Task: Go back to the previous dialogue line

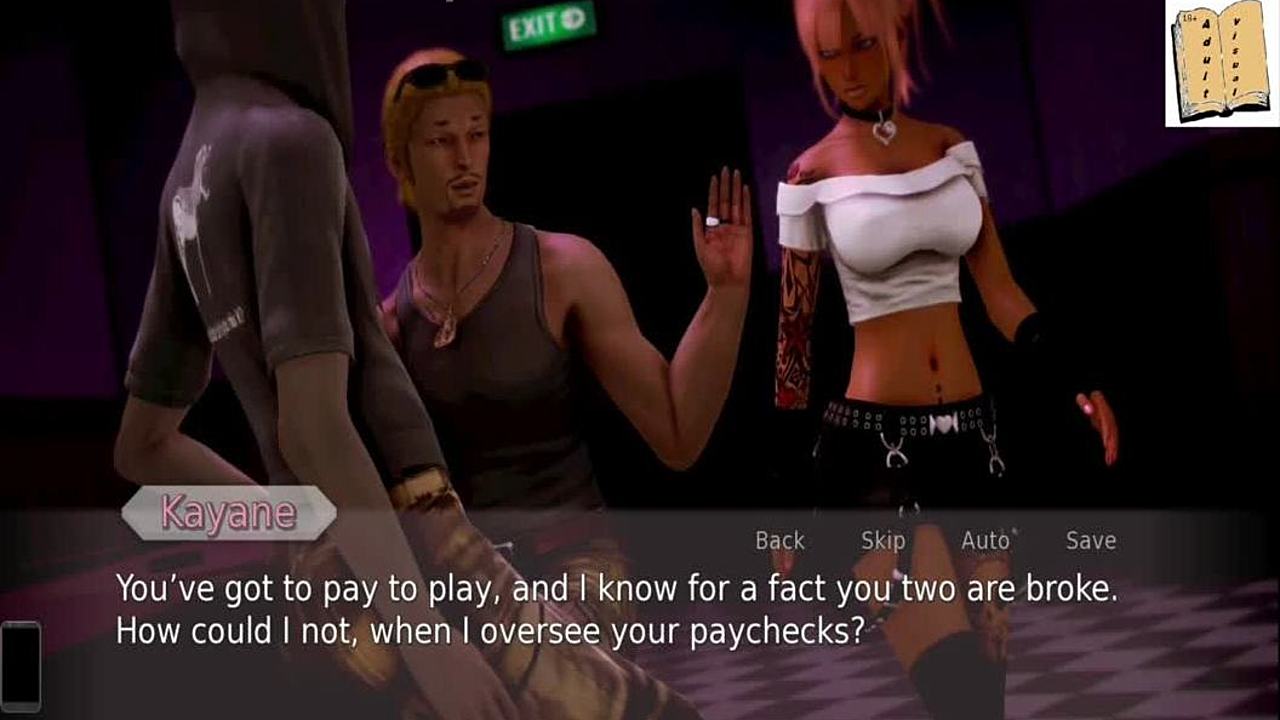Action: (779, 541)
